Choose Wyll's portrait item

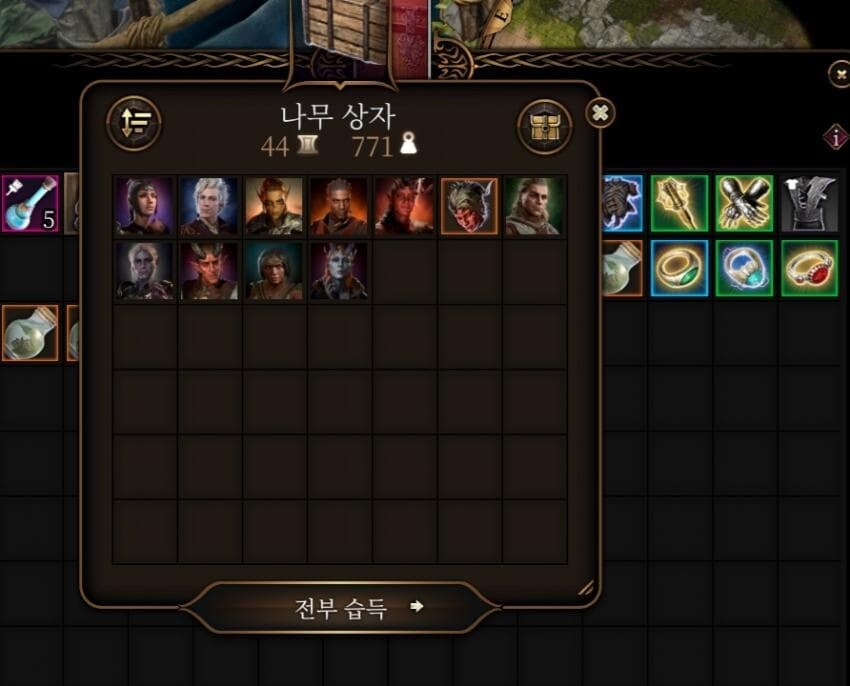(x=339, y=206)
